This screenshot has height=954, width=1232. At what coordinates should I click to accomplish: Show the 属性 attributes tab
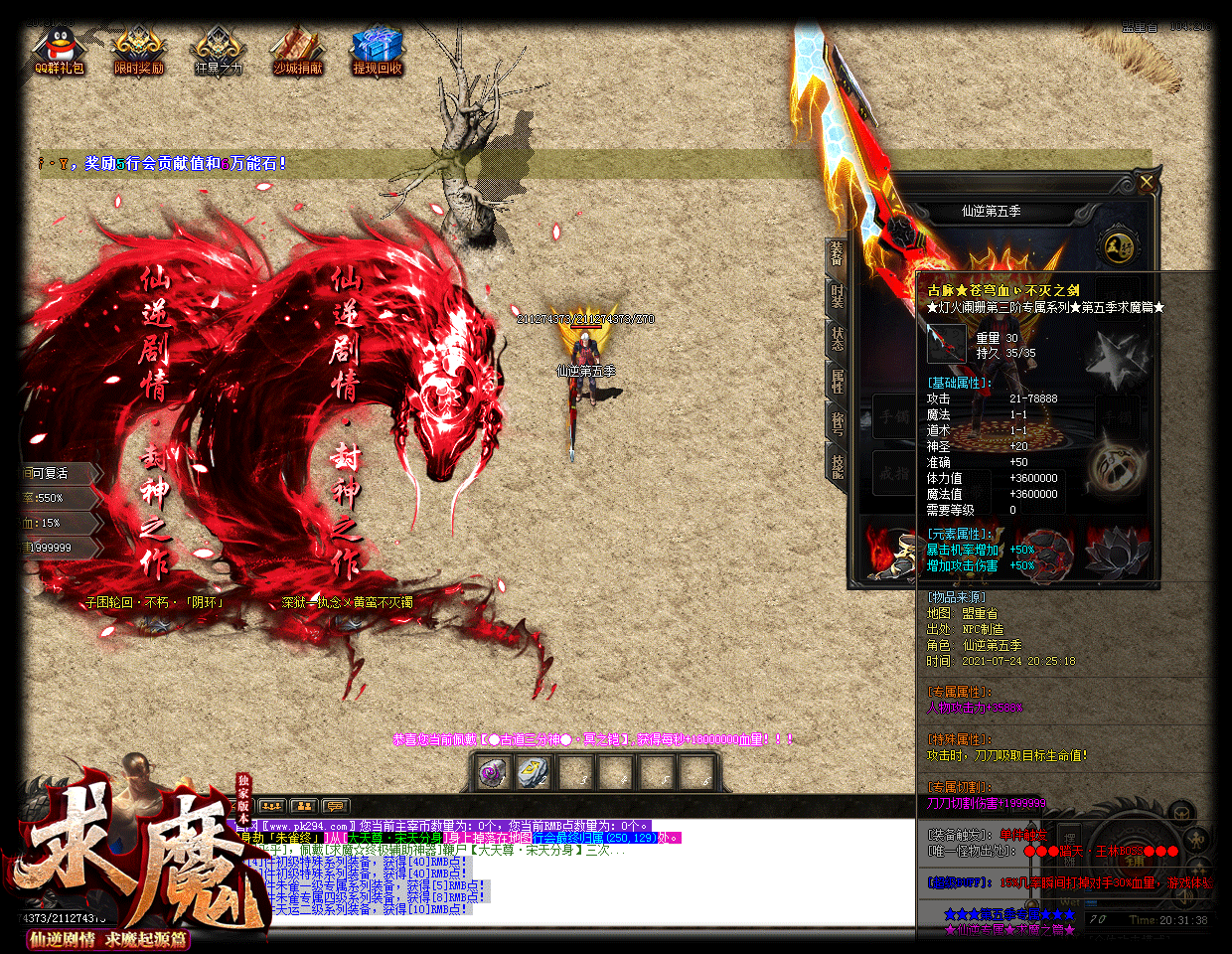click(x=837, y=382)
